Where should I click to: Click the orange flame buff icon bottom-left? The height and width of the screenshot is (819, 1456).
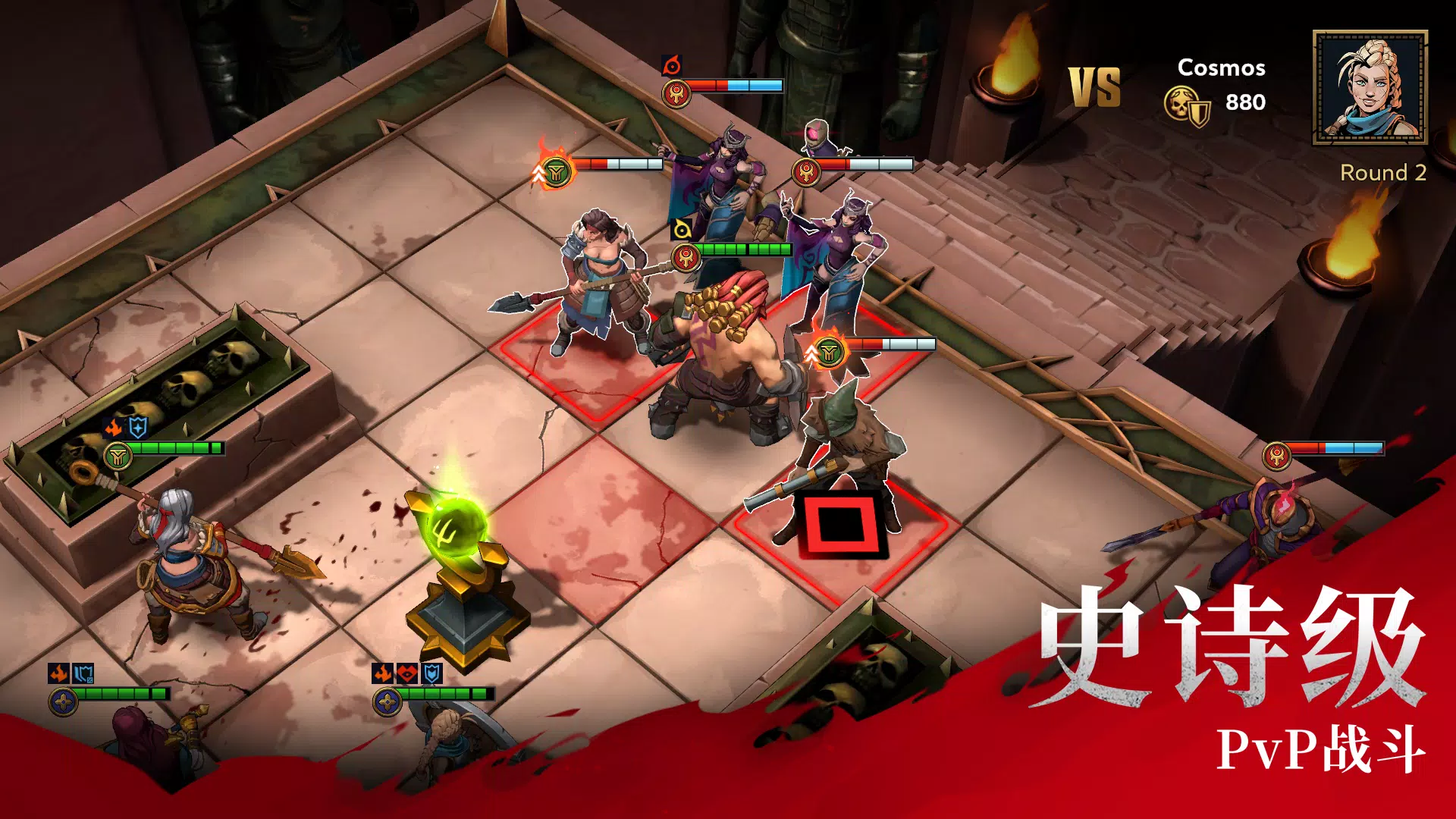pos(59,672)
